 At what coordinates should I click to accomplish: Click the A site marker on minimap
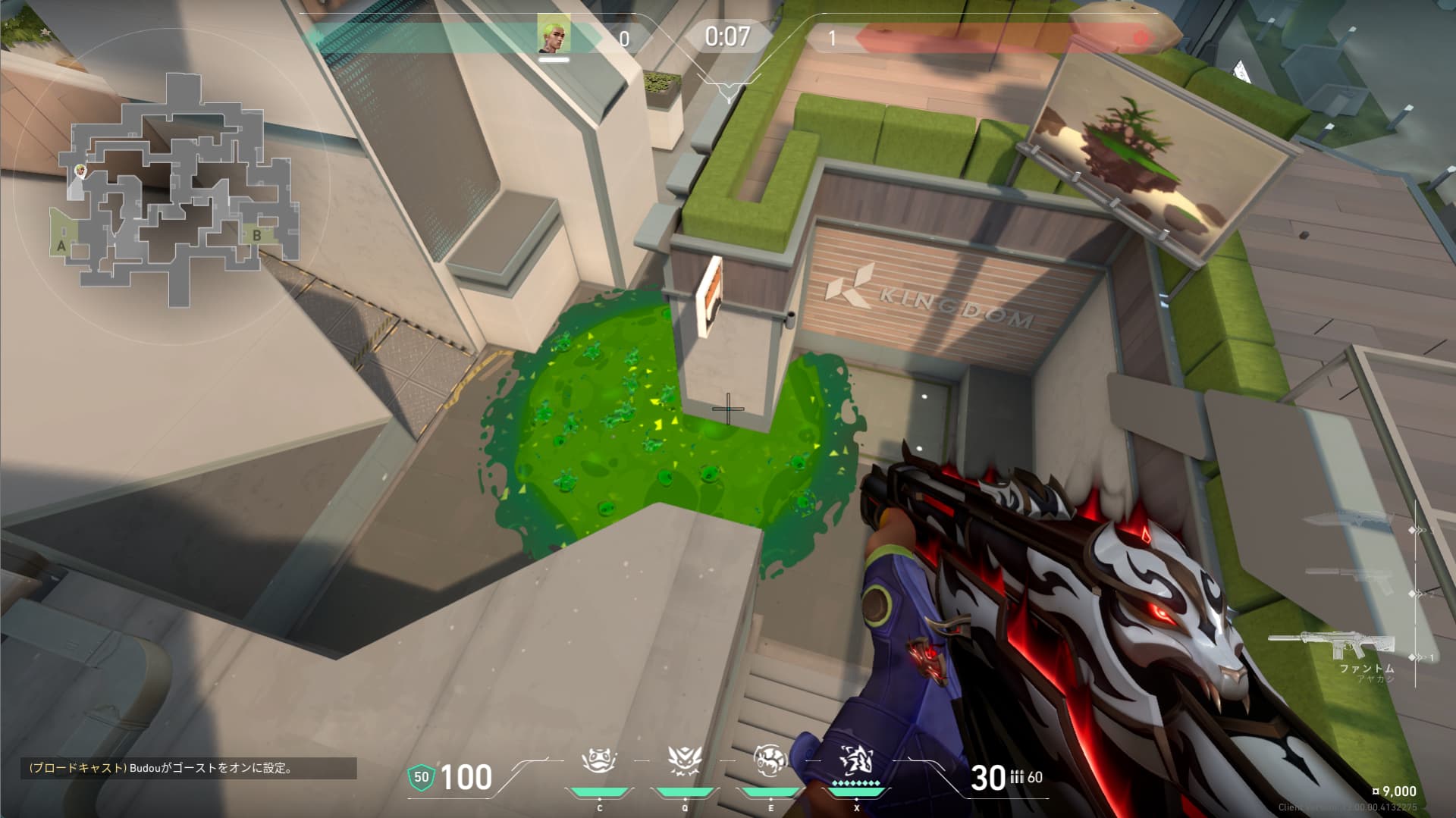point(61,246)
